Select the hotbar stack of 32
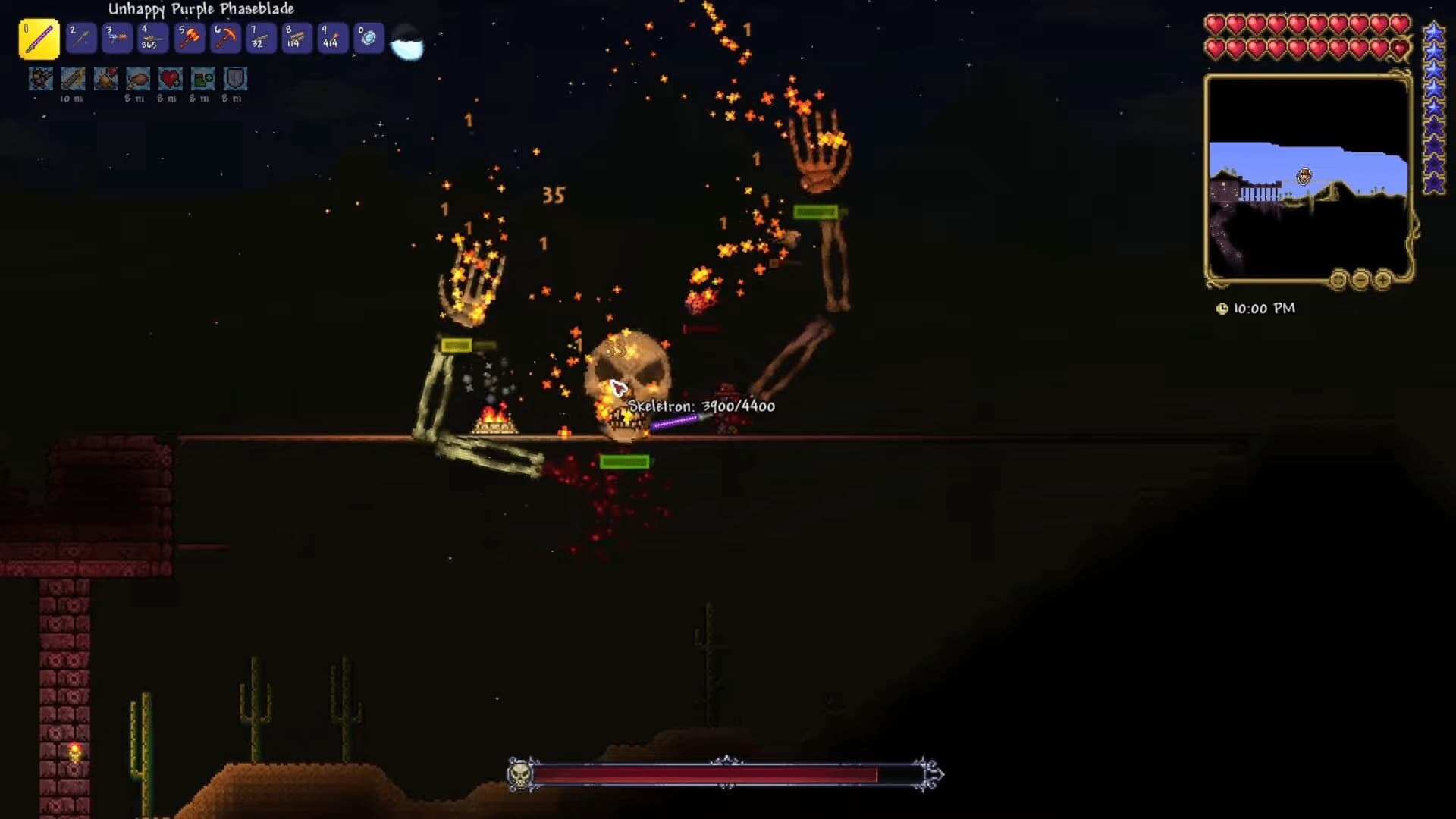The width and height of the screenshot is (1456, 819). coord(261,38)
